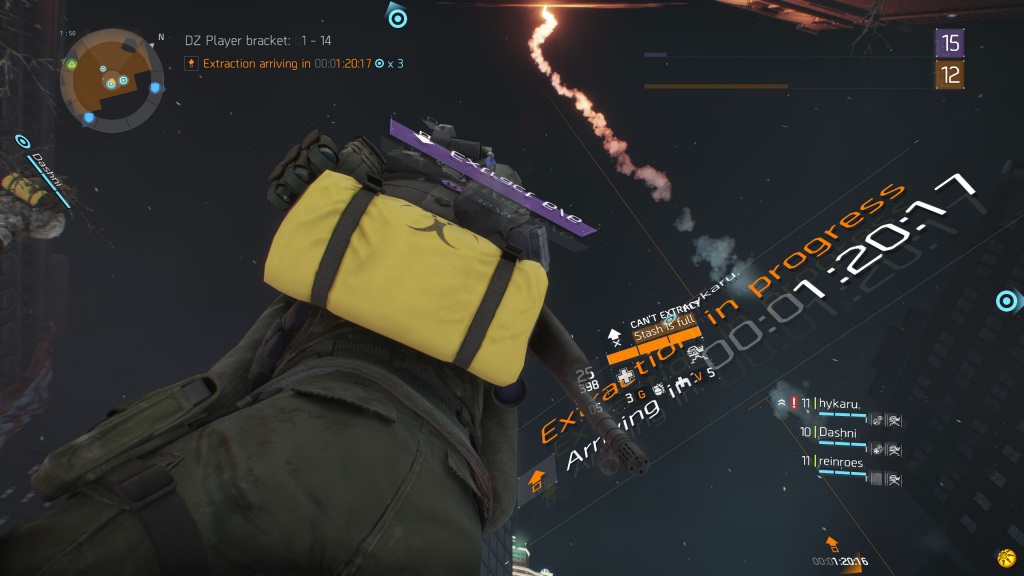
Task: Click the orange extraction marker above the bottom timer
Action: pos(831,544)
